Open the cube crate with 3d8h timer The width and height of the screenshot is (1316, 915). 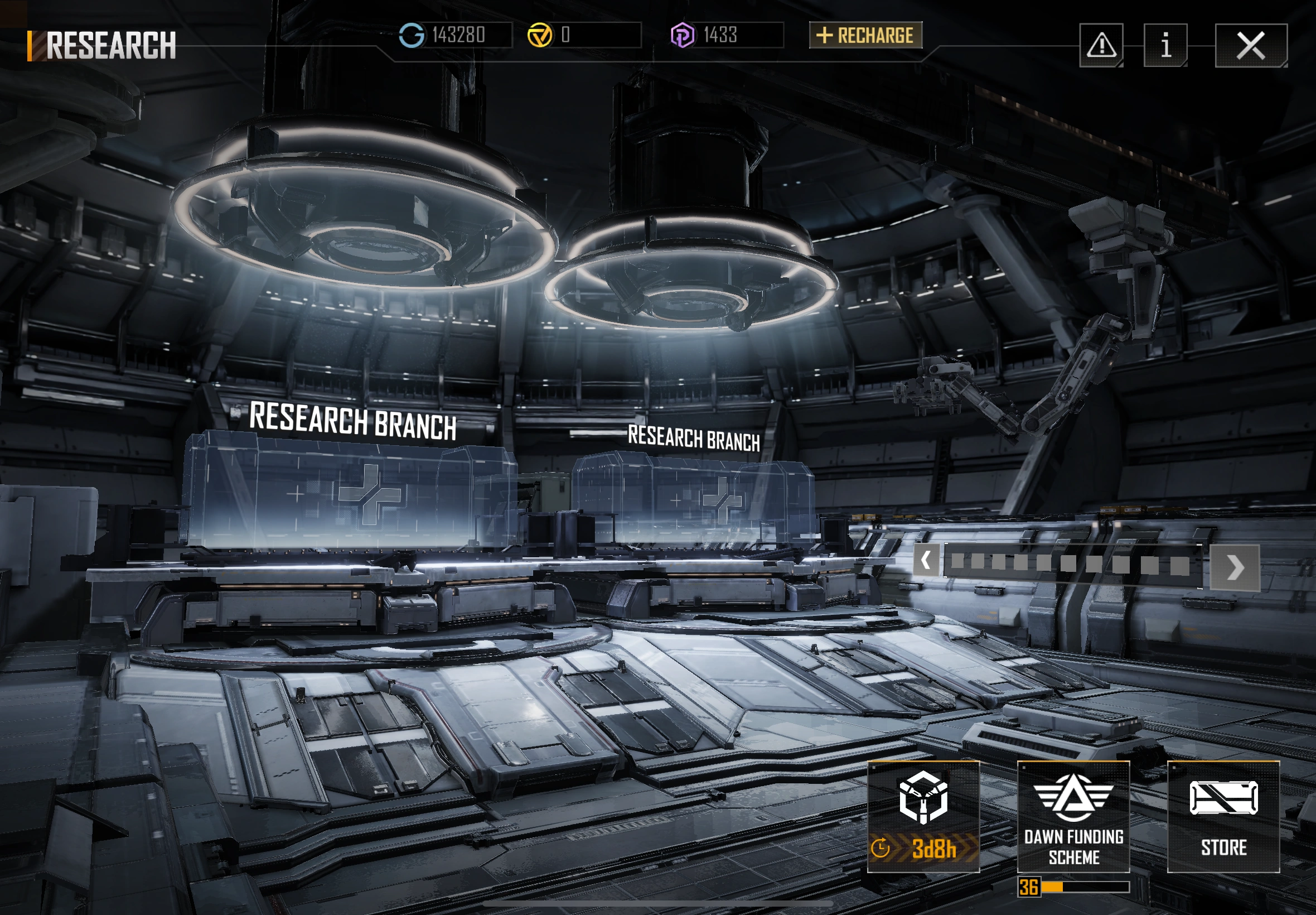click(923, 816)
